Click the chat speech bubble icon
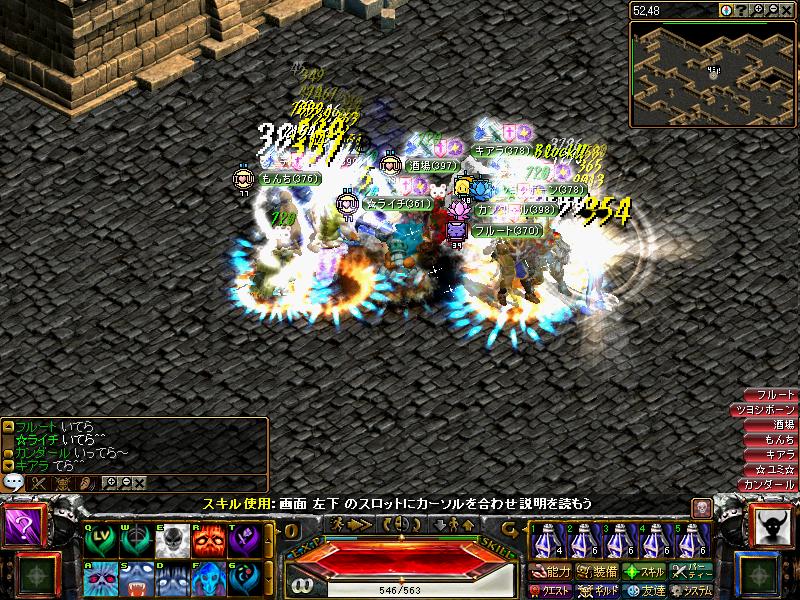 click(x=13, y=482)
